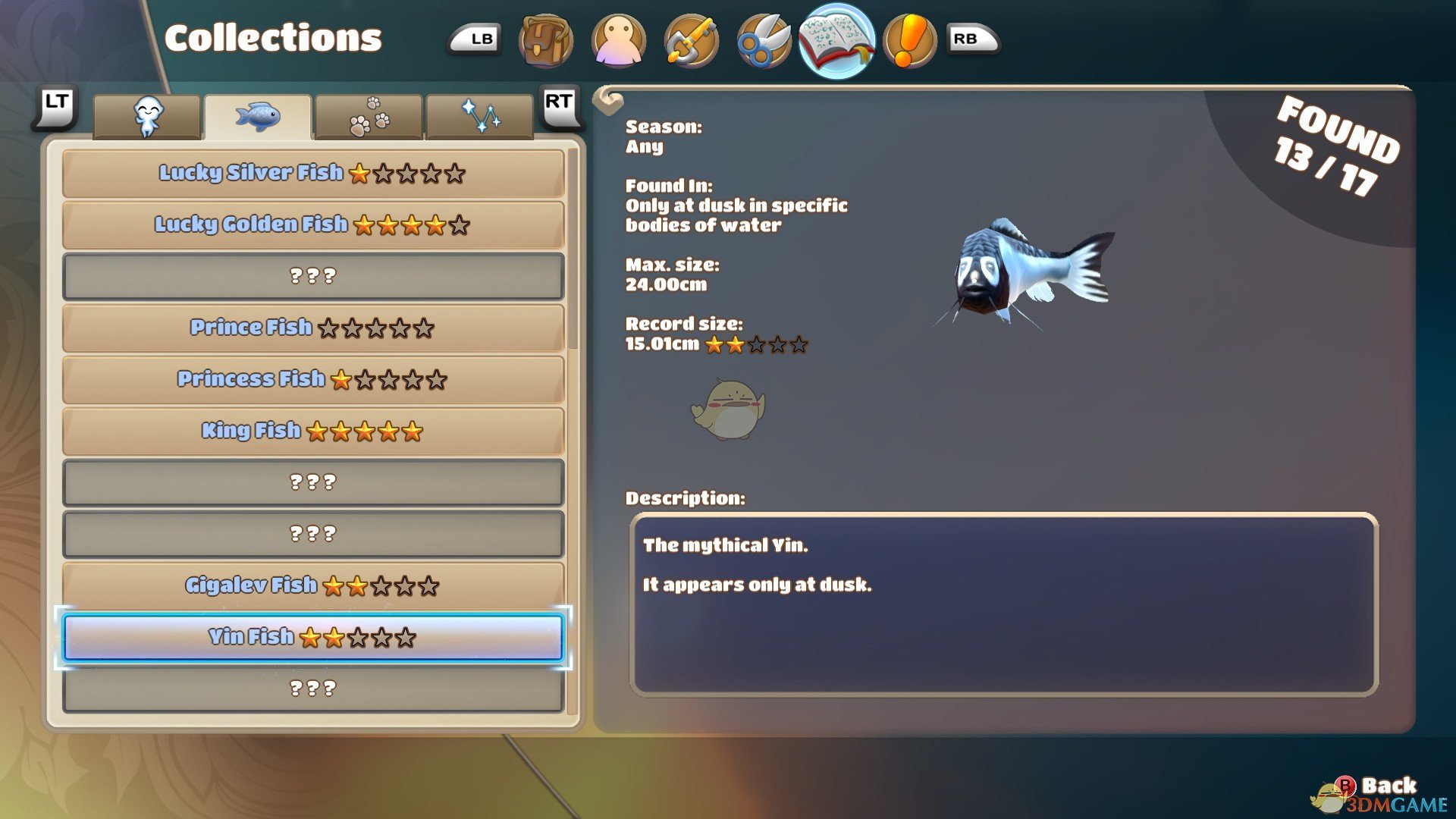
Task: Open the paw prints animal tab
Action: (369, 118)
